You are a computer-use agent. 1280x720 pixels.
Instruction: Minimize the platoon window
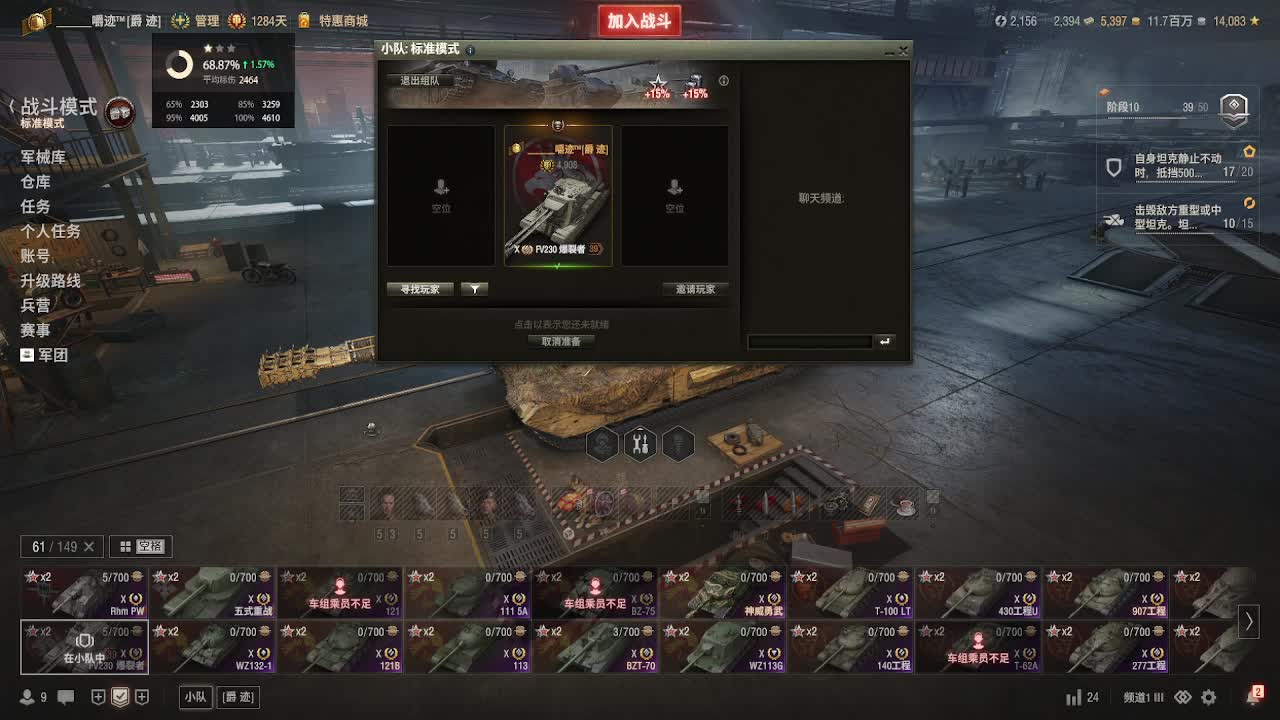tap(889, 50)
